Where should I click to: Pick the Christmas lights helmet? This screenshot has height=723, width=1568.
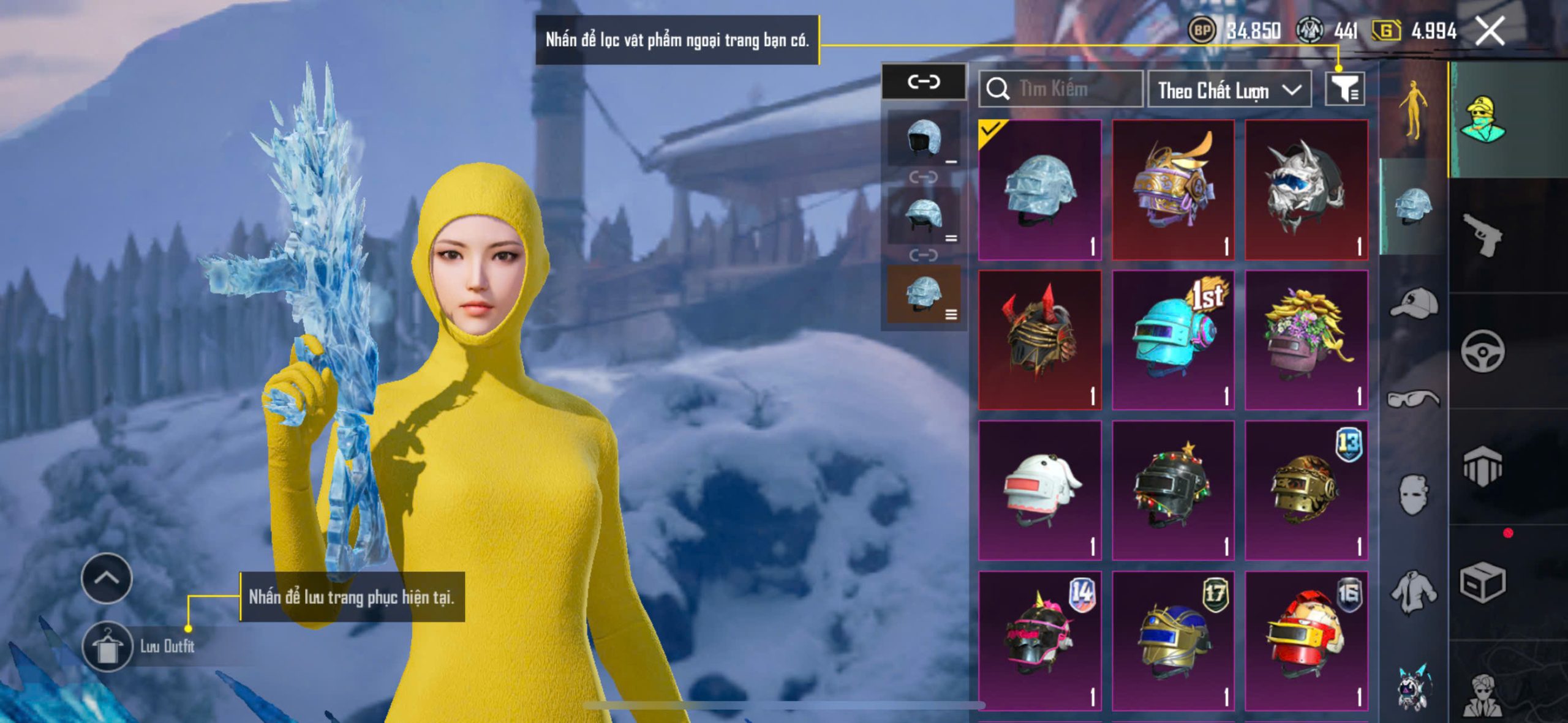(x=1173, y=490)
